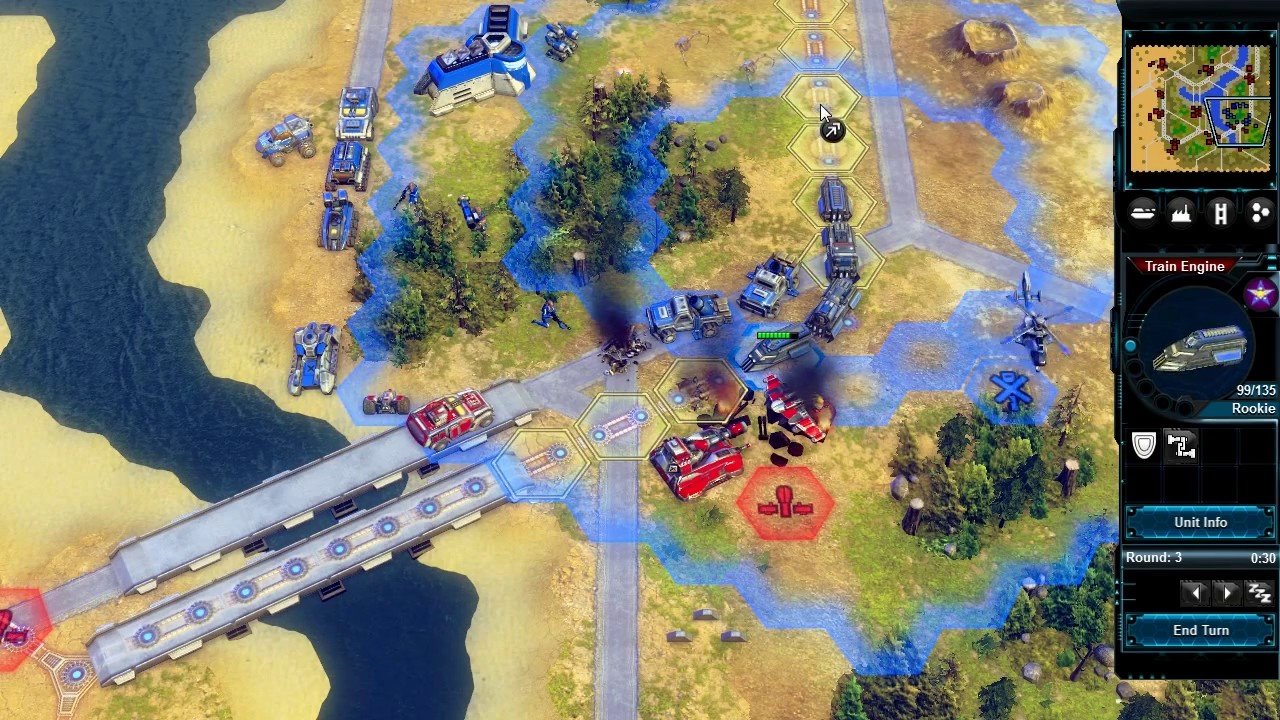End the current turn
The height and width of the screenshot is (720, 1280).
click(1200, 631)
